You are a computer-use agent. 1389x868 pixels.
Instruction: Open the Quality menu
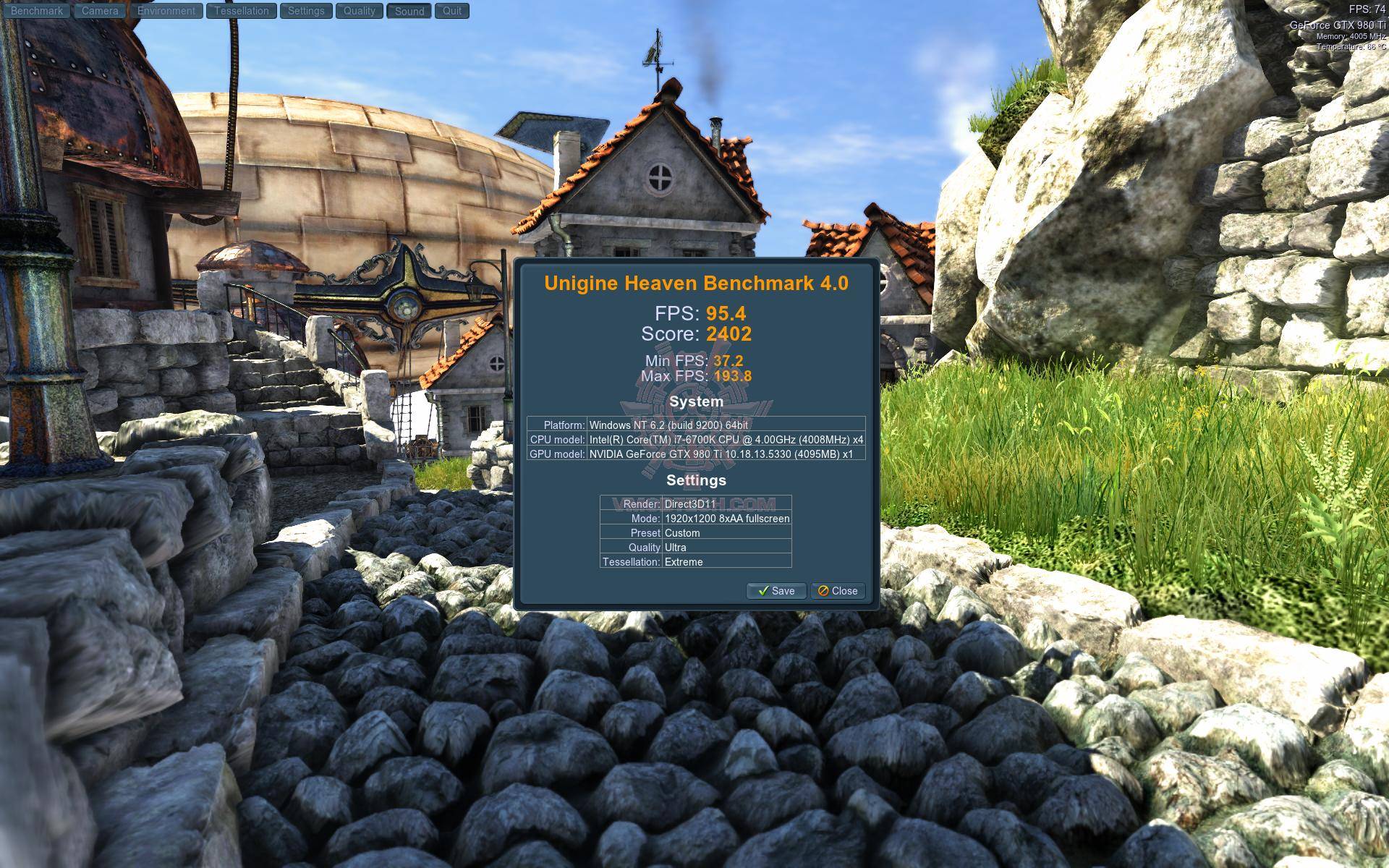(360, 11)
